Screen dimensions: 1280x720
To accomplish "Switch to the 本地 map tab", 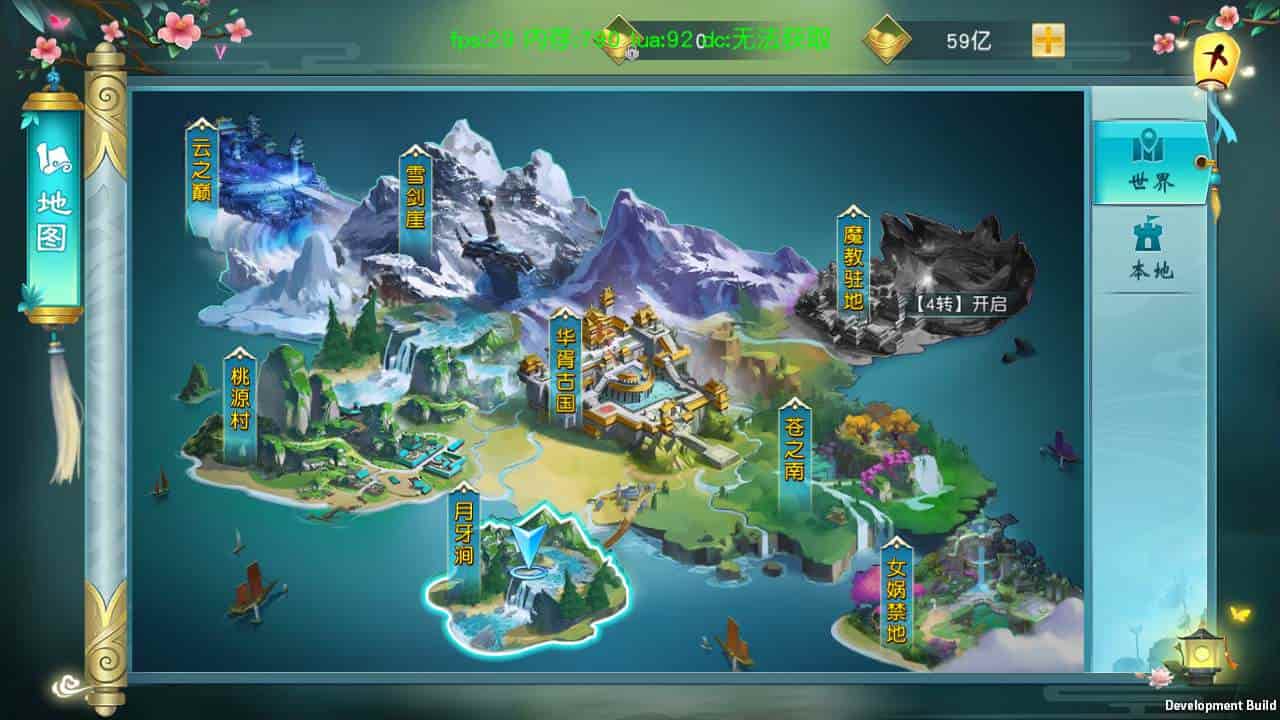I will point(1152,255).
